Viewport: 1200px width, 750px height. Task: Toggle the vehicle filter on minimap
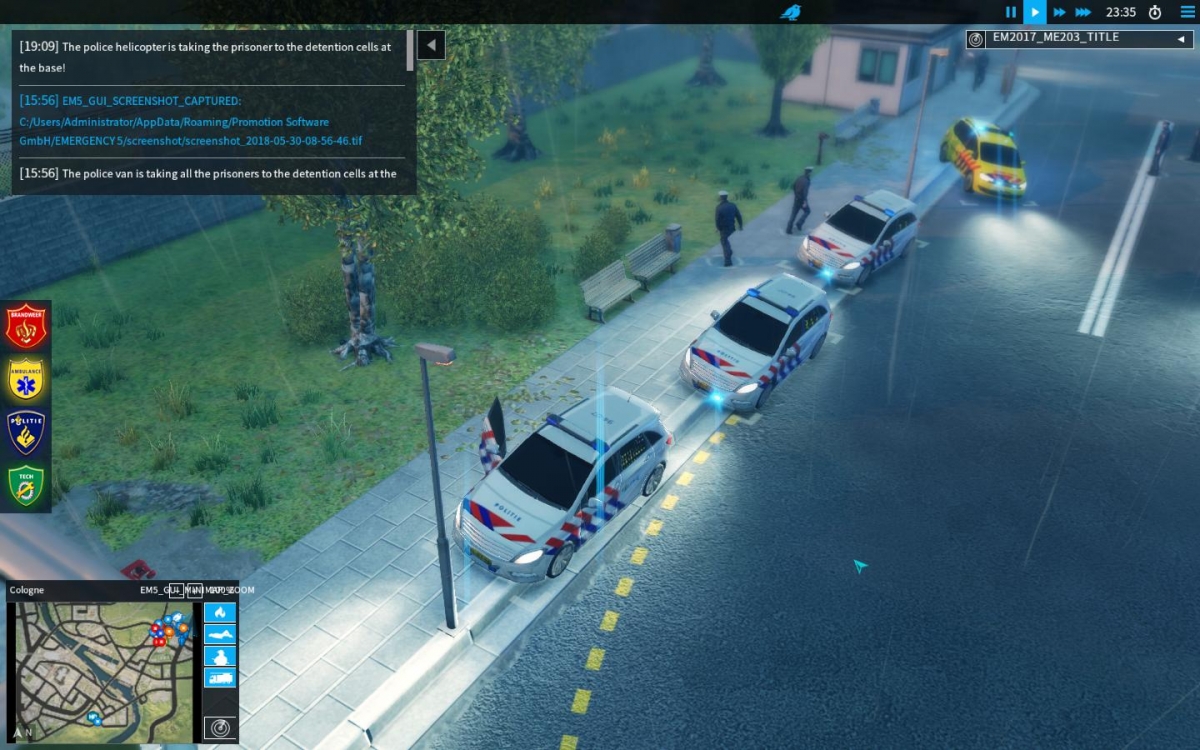point(220,678)
